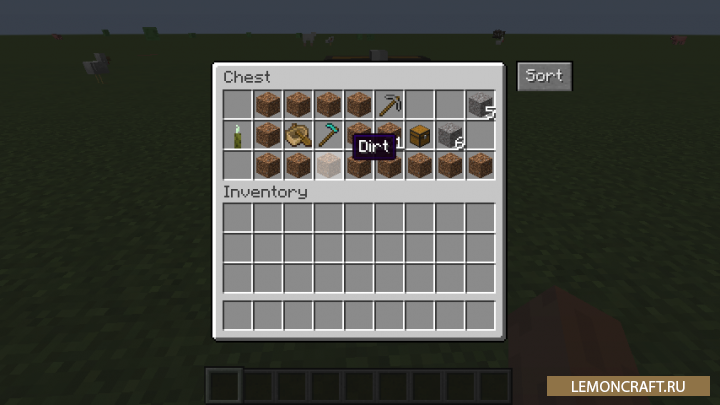The image size is (720, 405).
Task: Select the small chest item
Action: 419,135
